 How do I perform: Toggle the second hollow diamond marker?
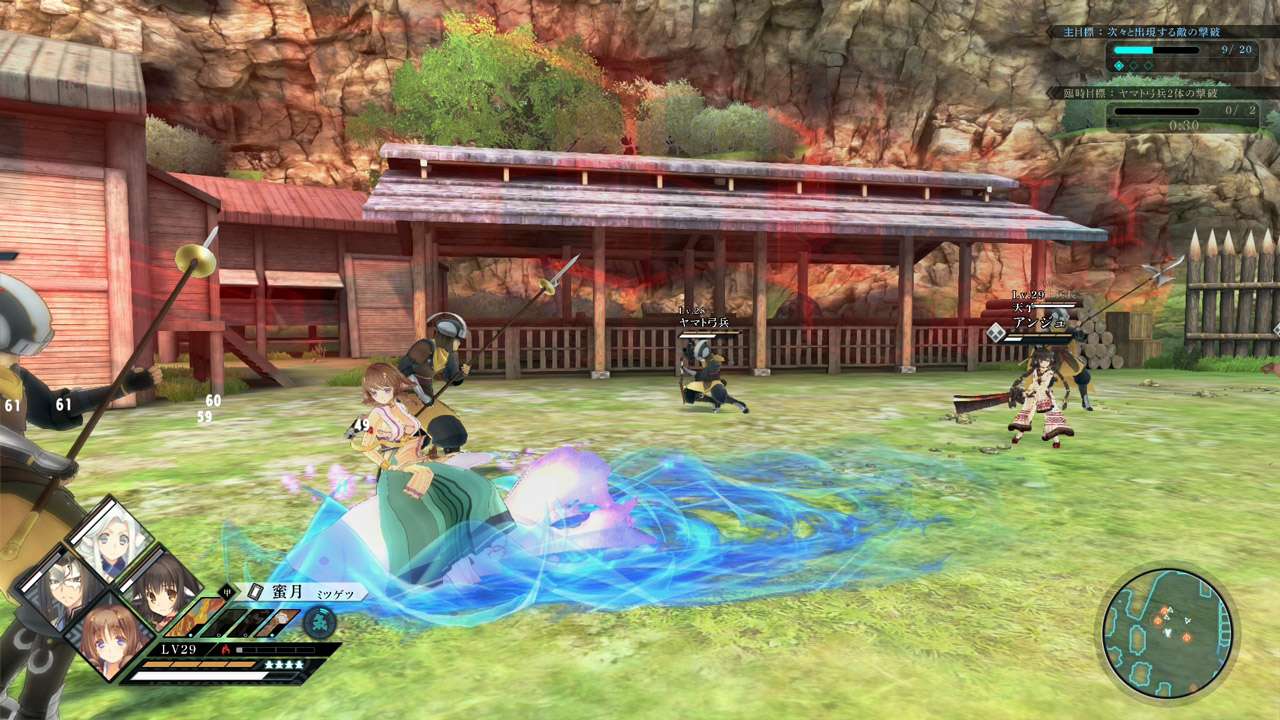click(x=1134, y=66)
